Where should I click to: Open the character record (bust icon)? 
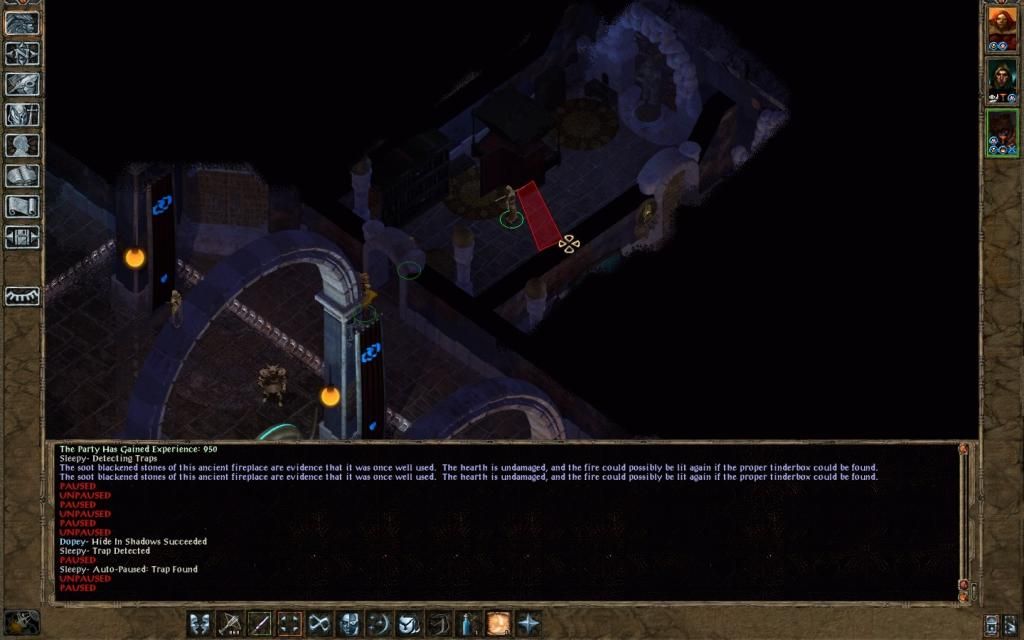[x=22, y=145]
